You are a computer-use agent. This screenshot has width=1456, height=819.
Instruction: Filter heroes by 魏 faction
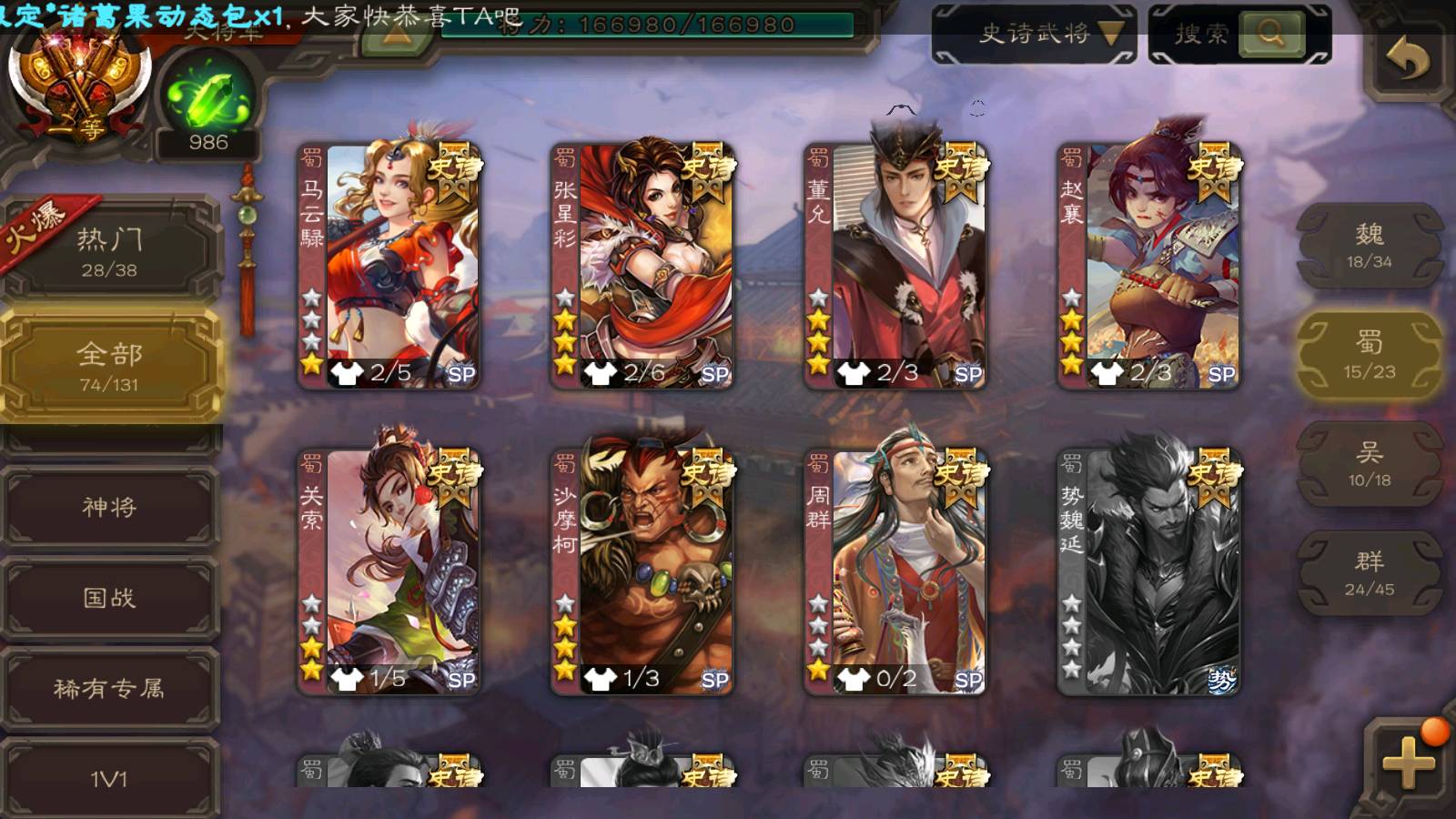point(1369,246)
